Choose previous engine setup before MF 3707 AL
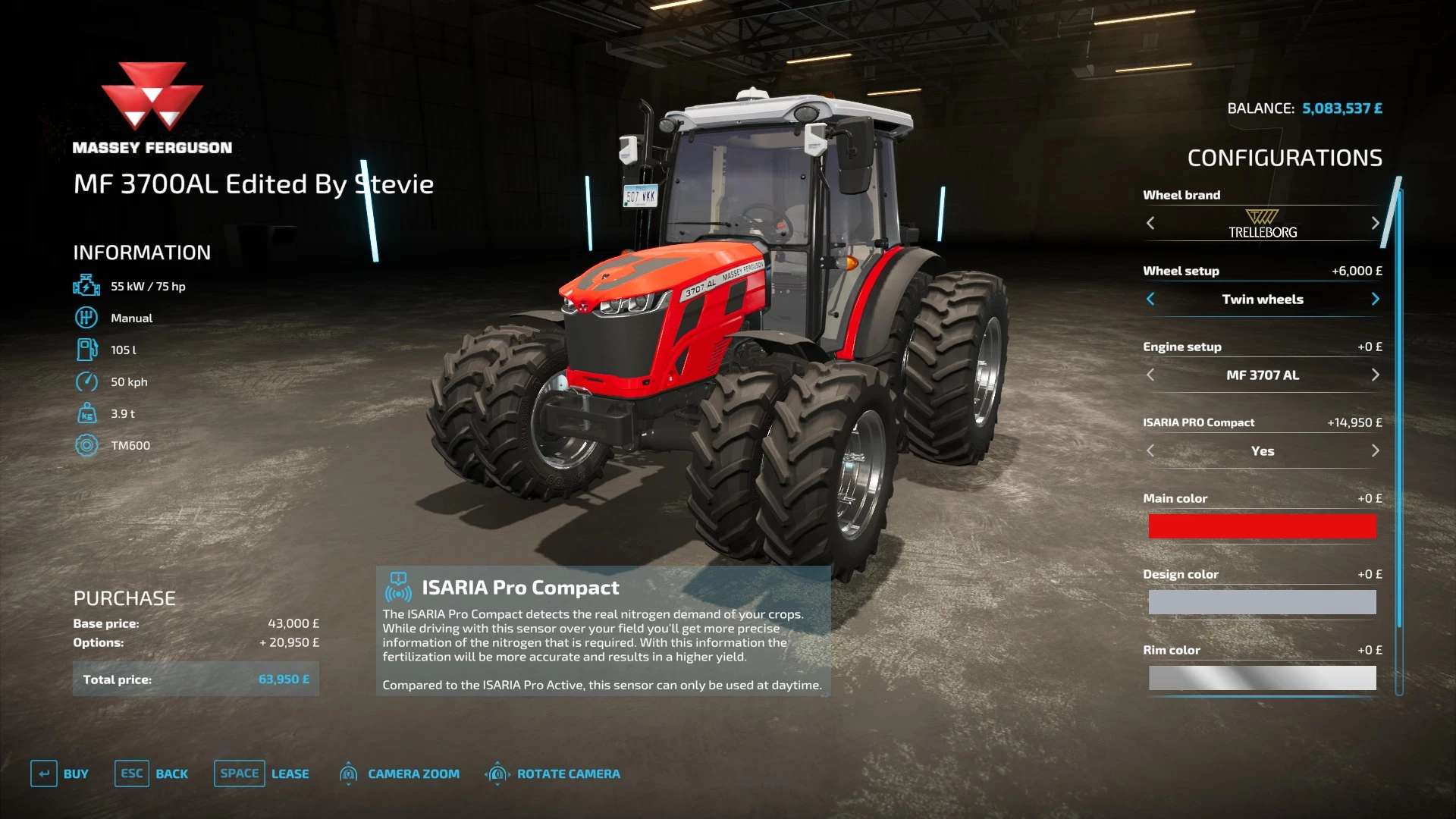This screenshot has height=819, width=1456. coord(1150,375)
